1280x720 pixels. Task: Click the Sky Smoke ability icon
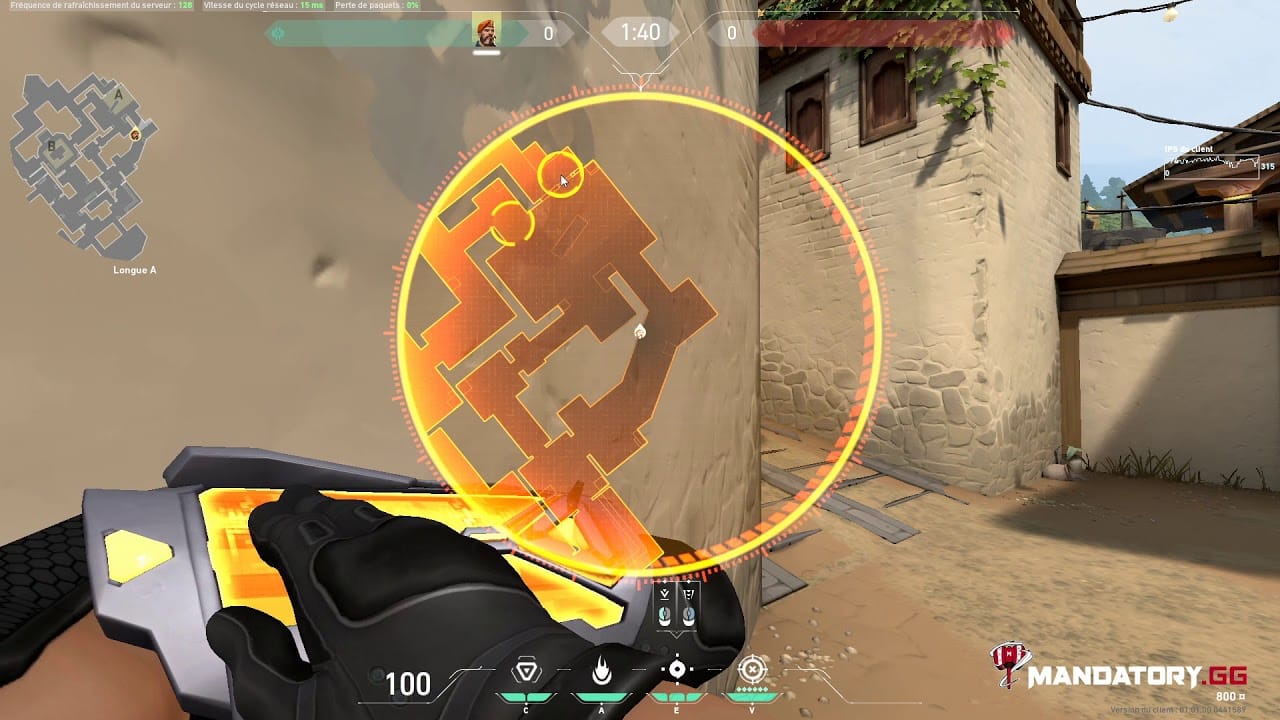point(676,668)
